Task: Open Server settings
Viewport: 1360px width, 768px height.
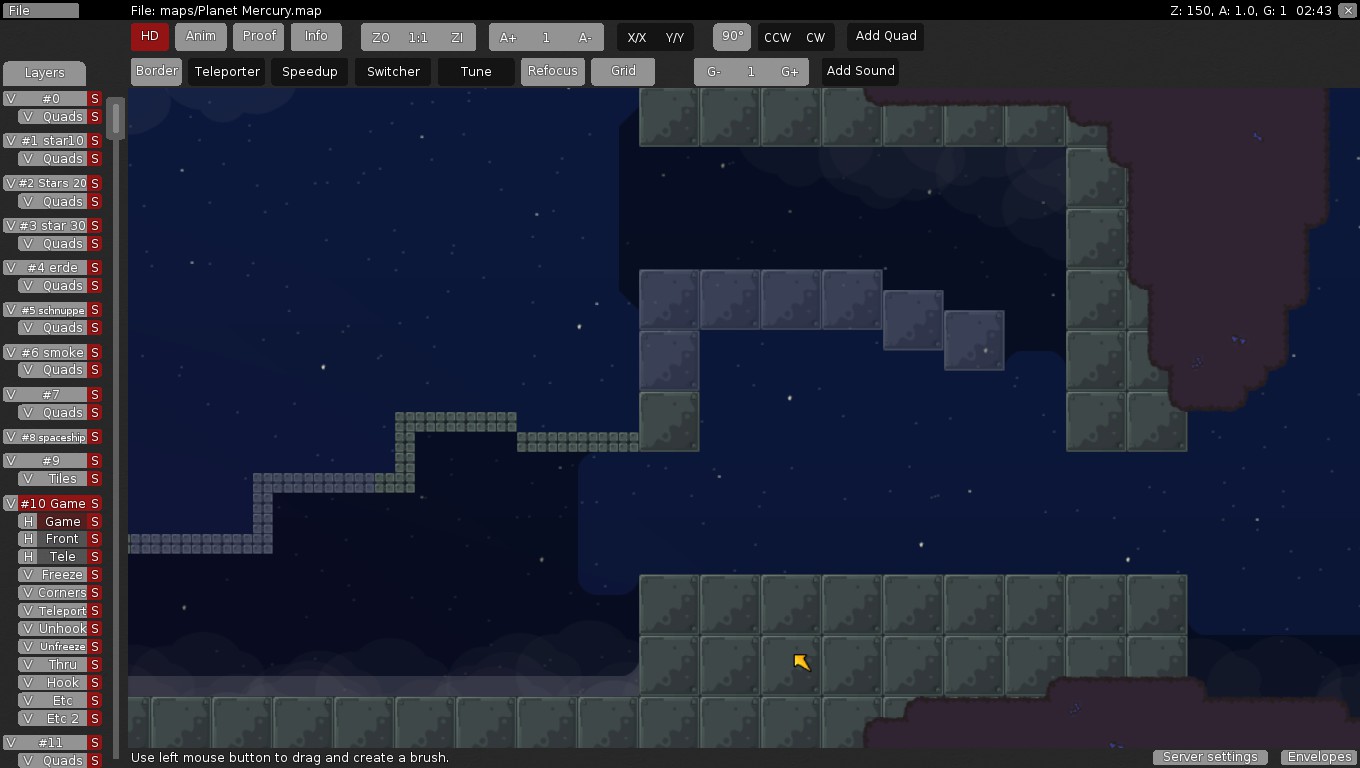Action: 1210,757
